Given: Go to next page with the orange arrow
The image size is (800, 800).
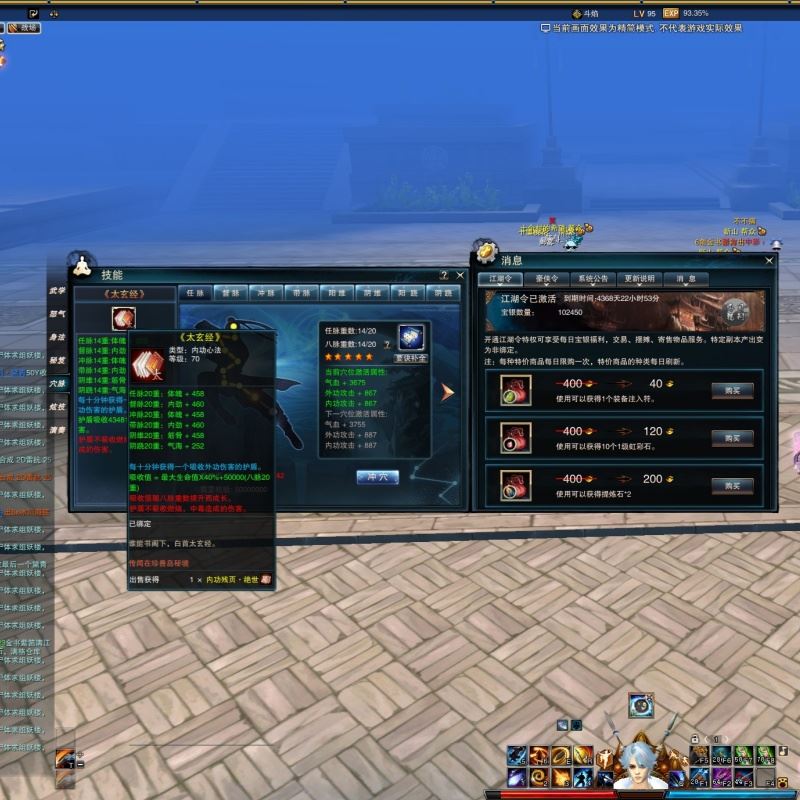Looking at the screenshot, I should pos(447,392).
